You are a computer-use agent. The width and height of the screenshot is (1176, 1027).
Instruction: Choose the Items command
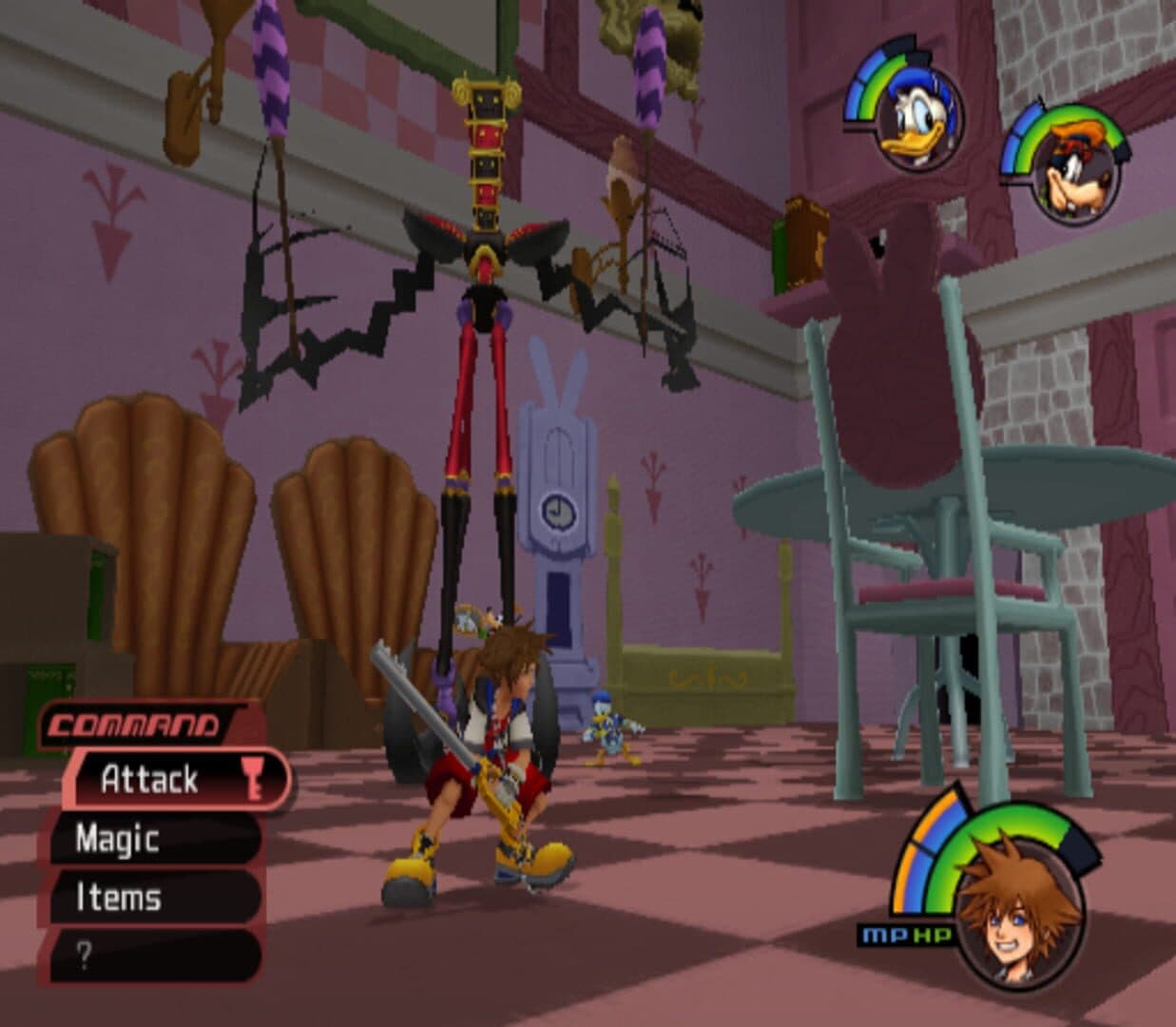pos(152,897)
